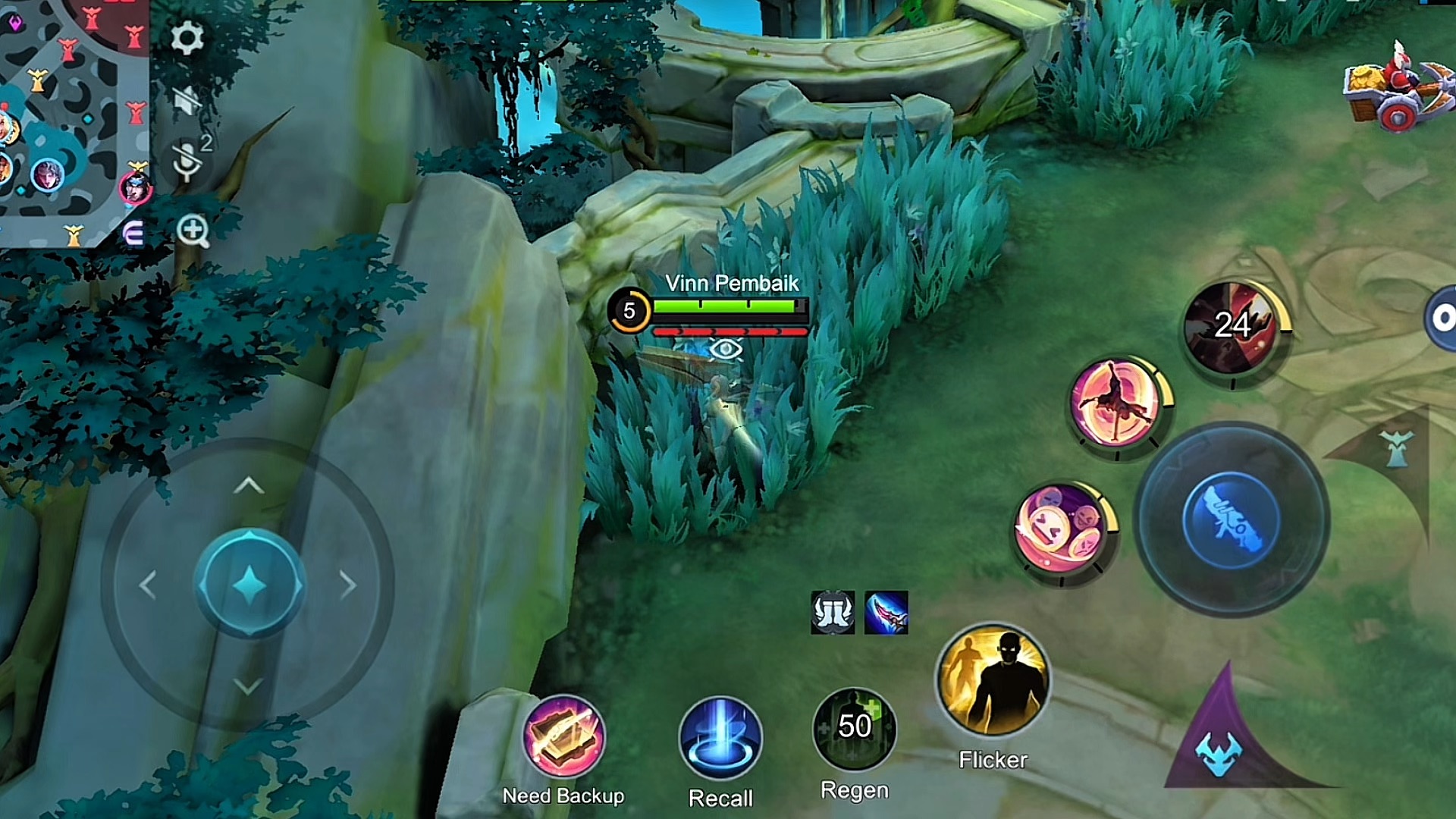The image size is (1456, 819).
Task: Tap the basic attack button
Action: pyautogui.click(x=1230, y=520)
